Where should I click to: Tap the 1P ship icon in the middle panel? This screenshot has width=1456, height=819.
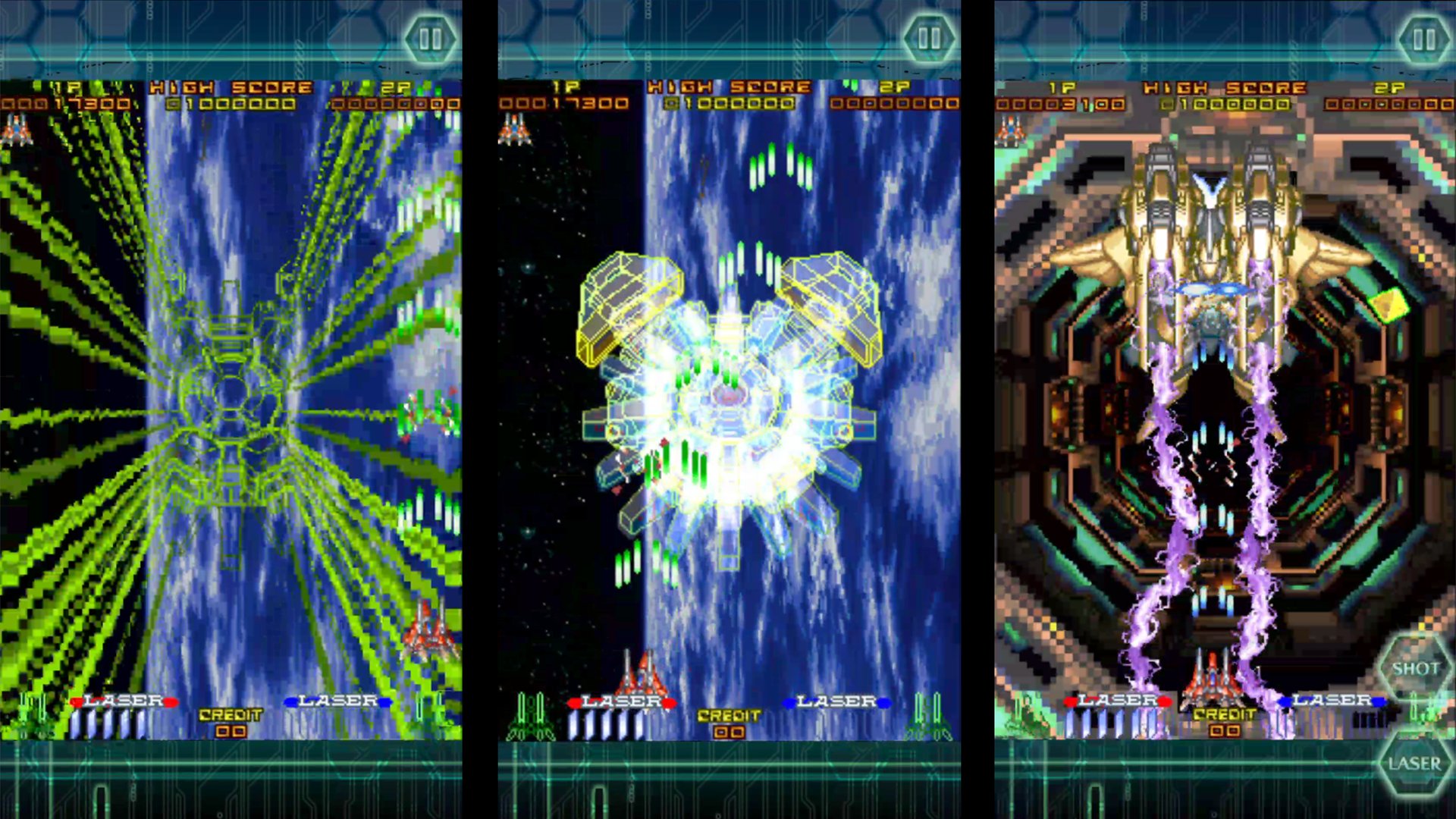514,133
